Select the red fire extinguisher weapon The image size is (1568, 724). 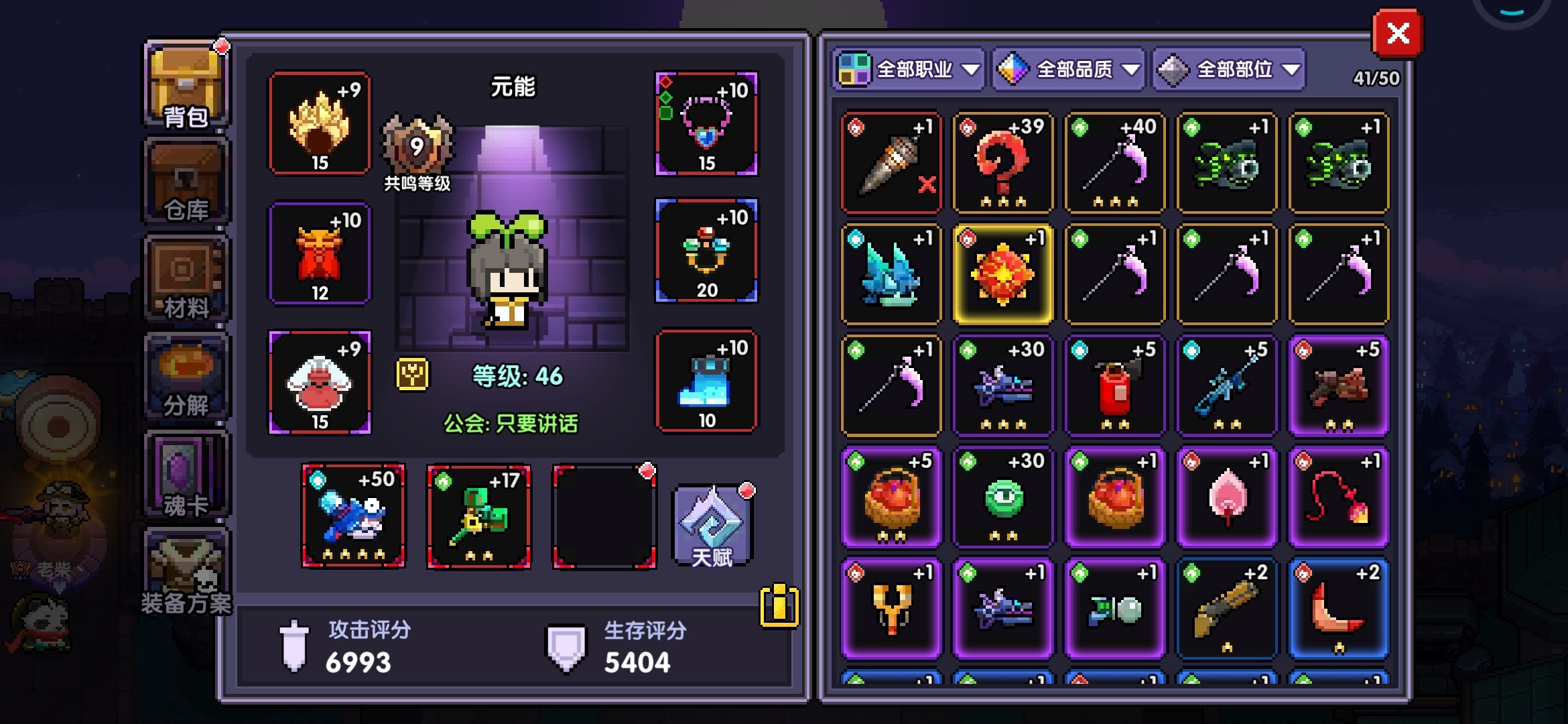[1115, 386]
